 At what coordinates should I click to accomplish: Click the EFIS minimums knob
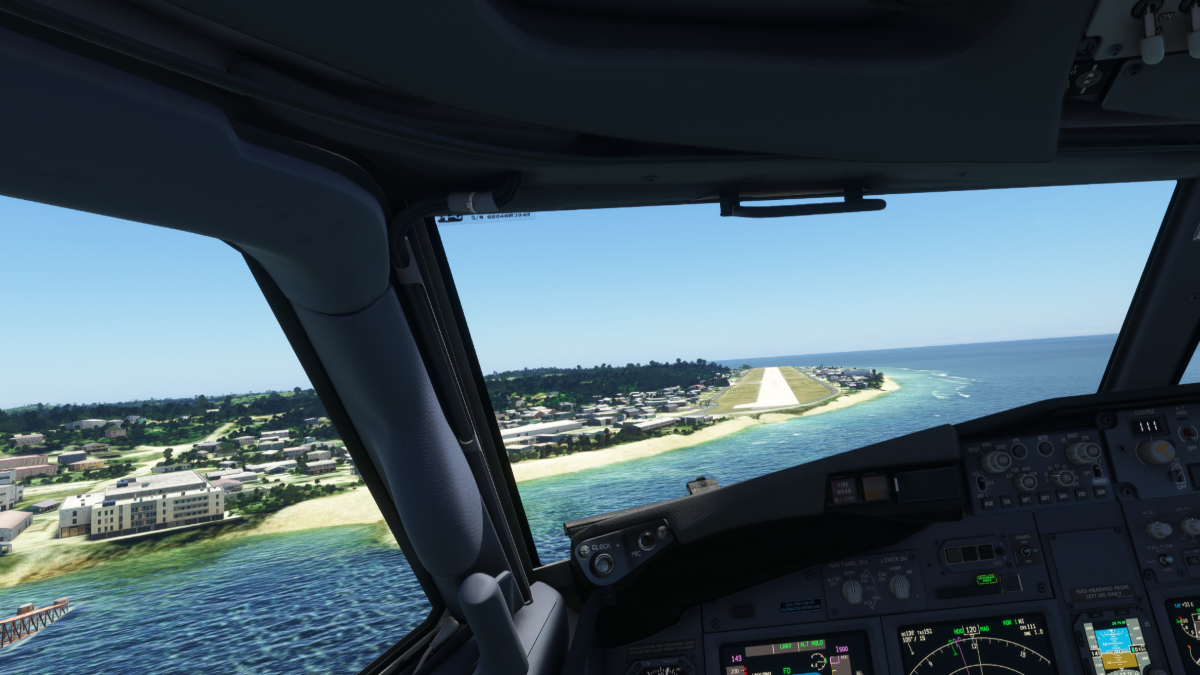click(x=996, y=461)
